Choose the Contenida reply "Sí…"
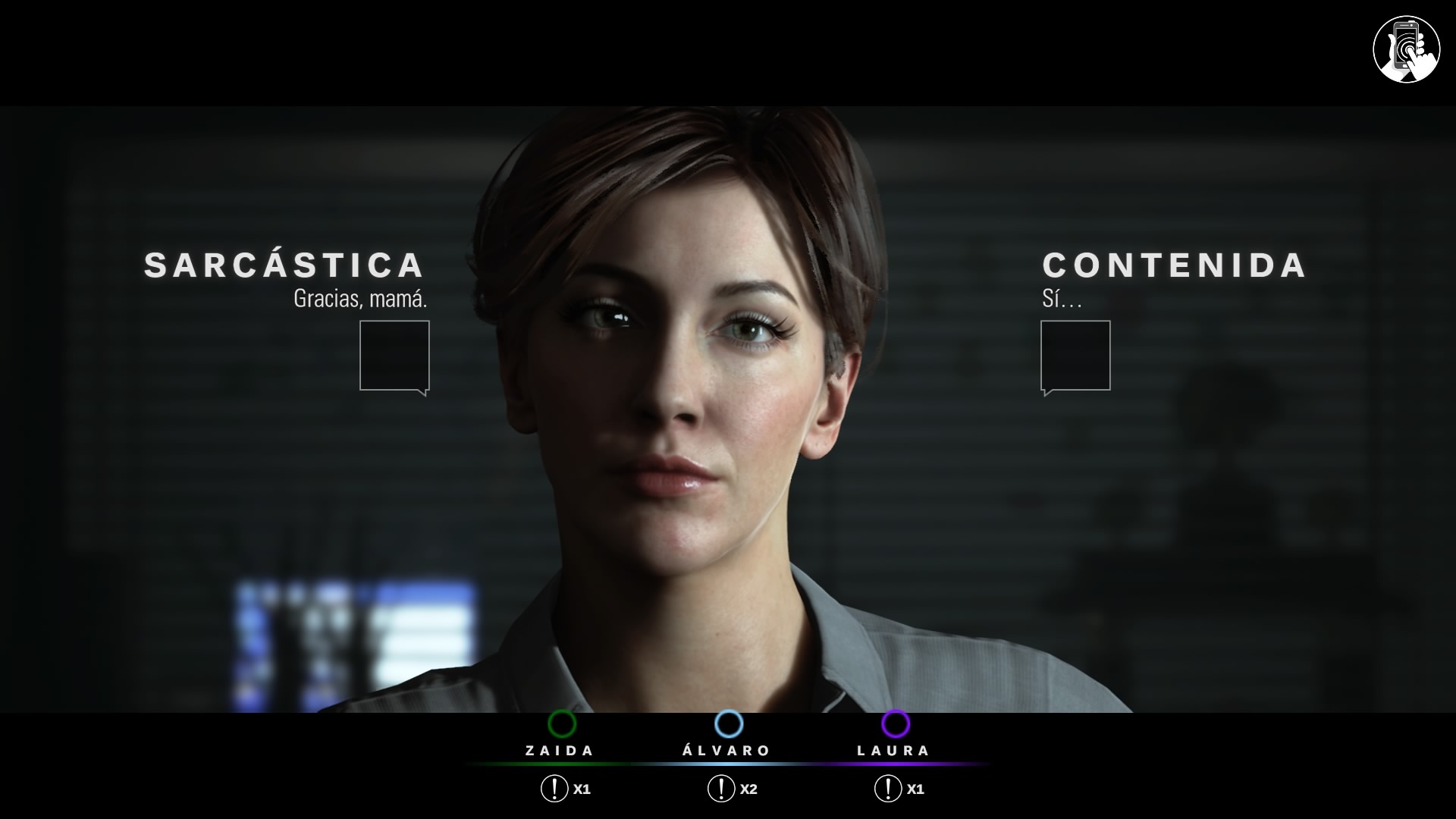 (1075, 355)
